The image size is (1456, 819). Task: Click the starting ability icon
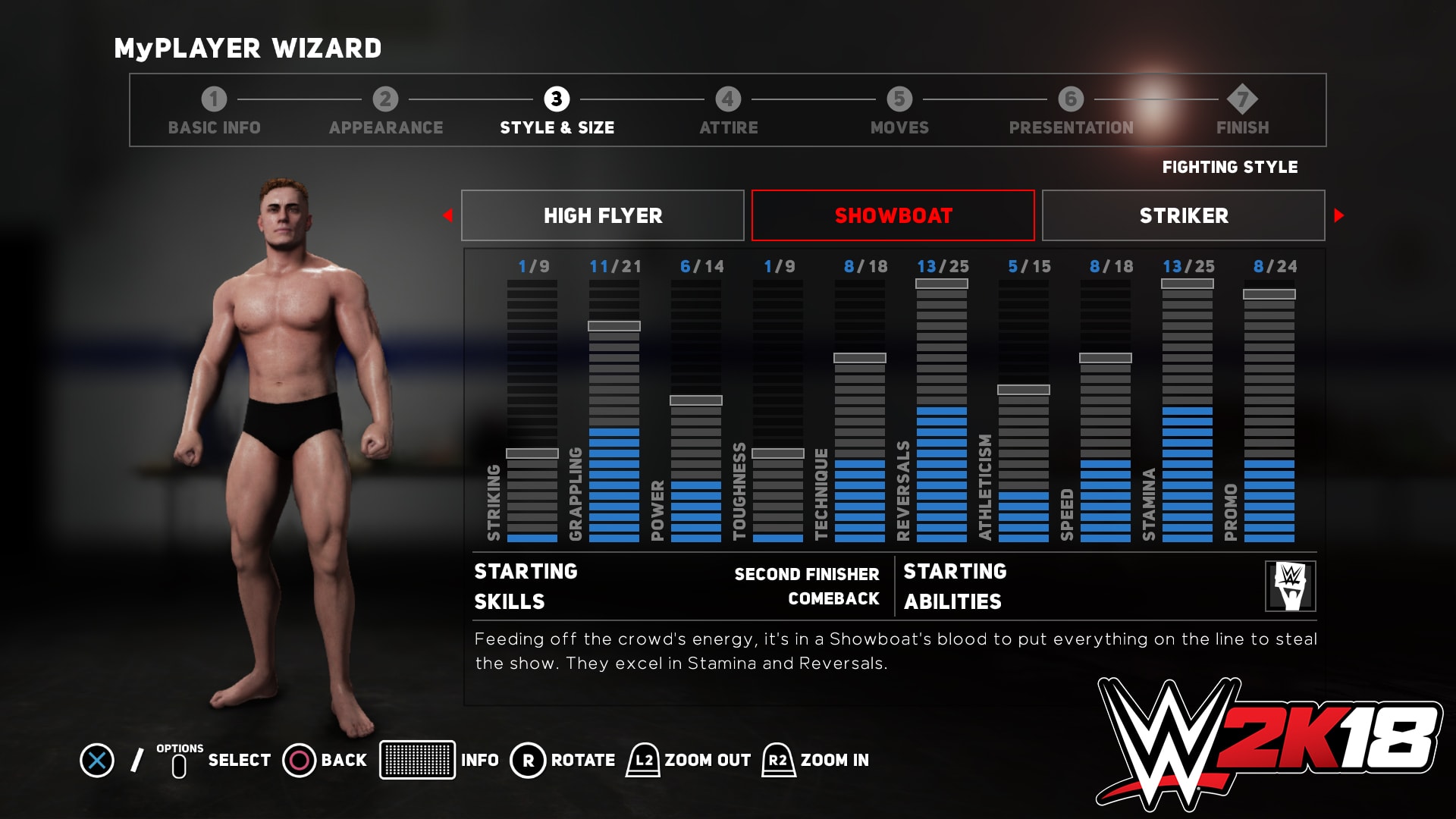[1290, 586]
